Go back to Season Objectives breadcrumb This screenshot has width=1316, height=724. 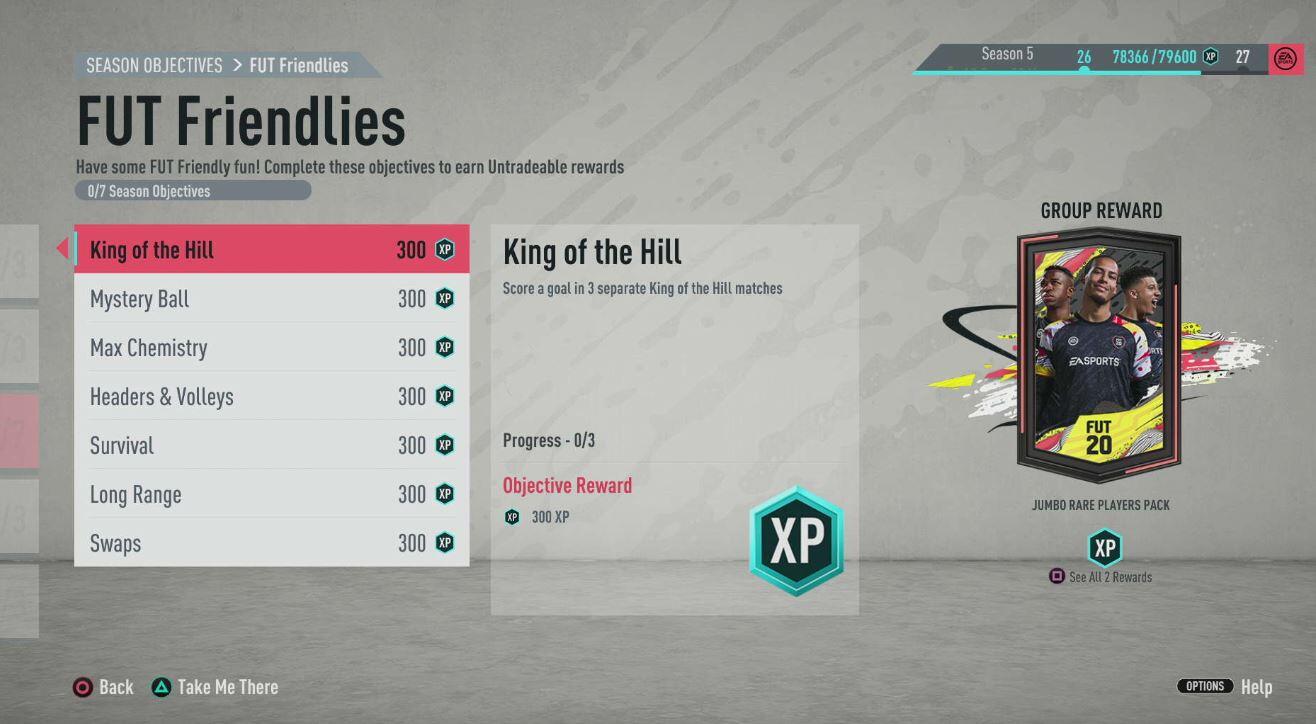click(x=154, y=66)
